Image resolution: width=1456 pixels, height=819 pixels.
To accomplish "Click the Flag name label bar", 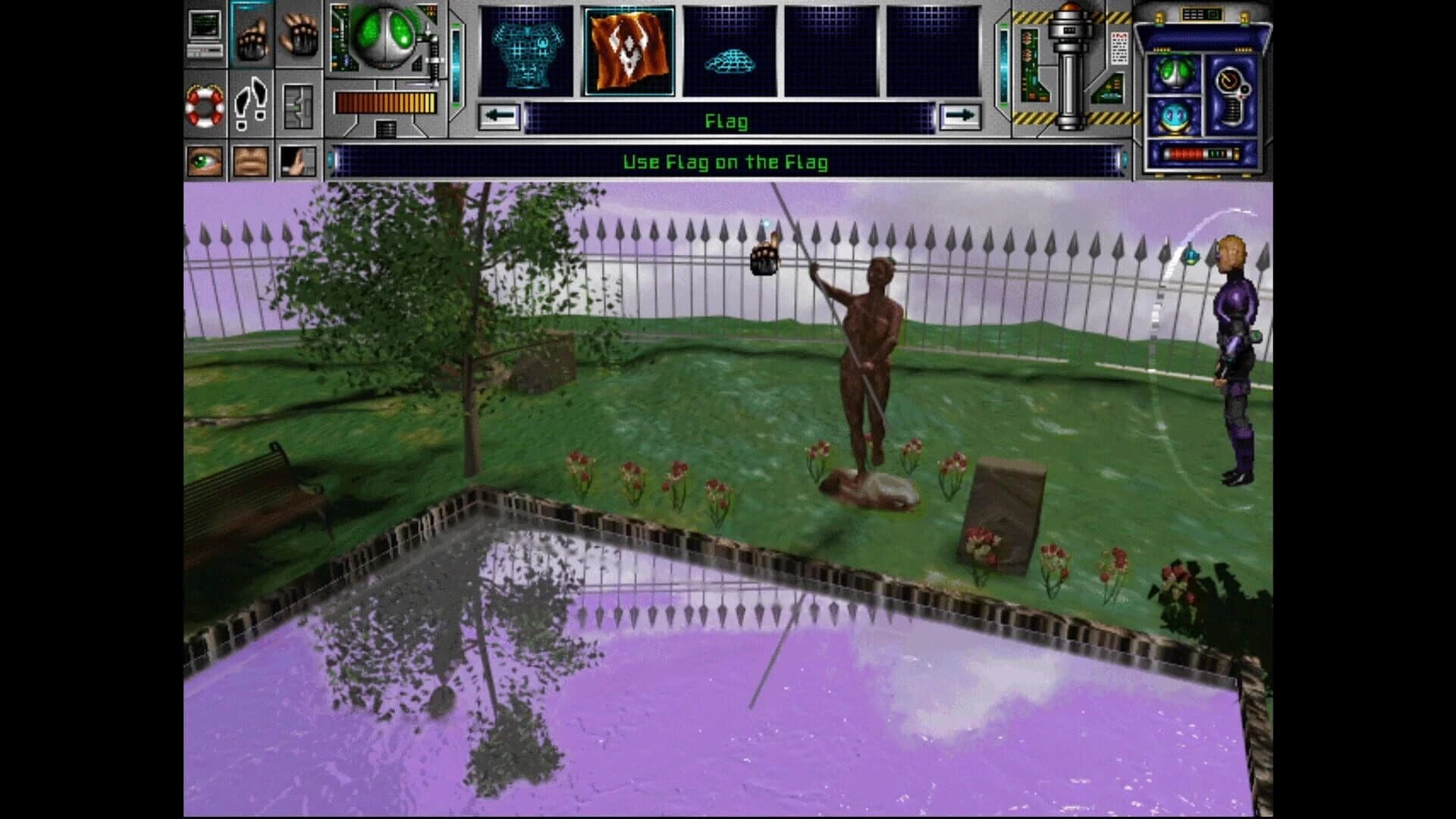I will 726,121.
